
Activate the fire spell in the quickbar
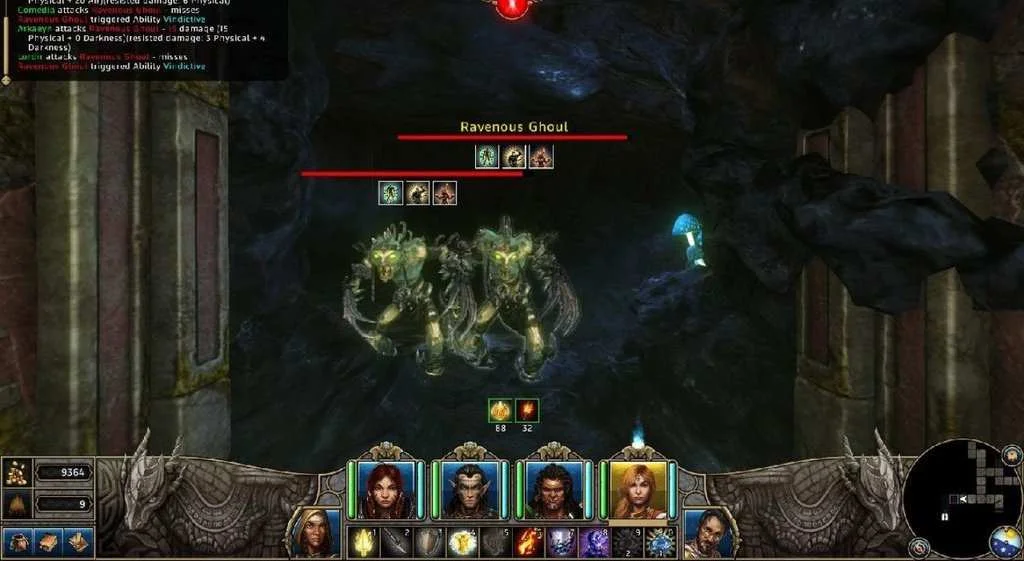click(528, 543)
